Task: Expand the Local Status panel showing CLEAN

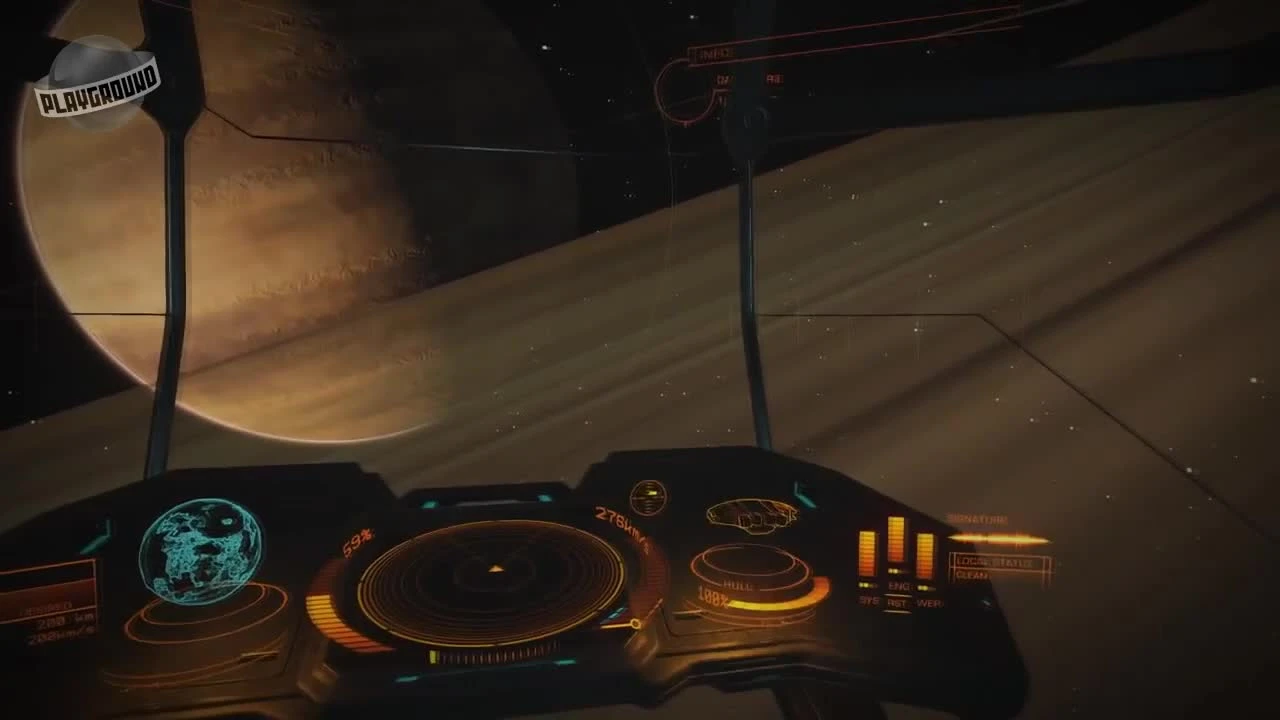Action: click(x=997, y=565)
